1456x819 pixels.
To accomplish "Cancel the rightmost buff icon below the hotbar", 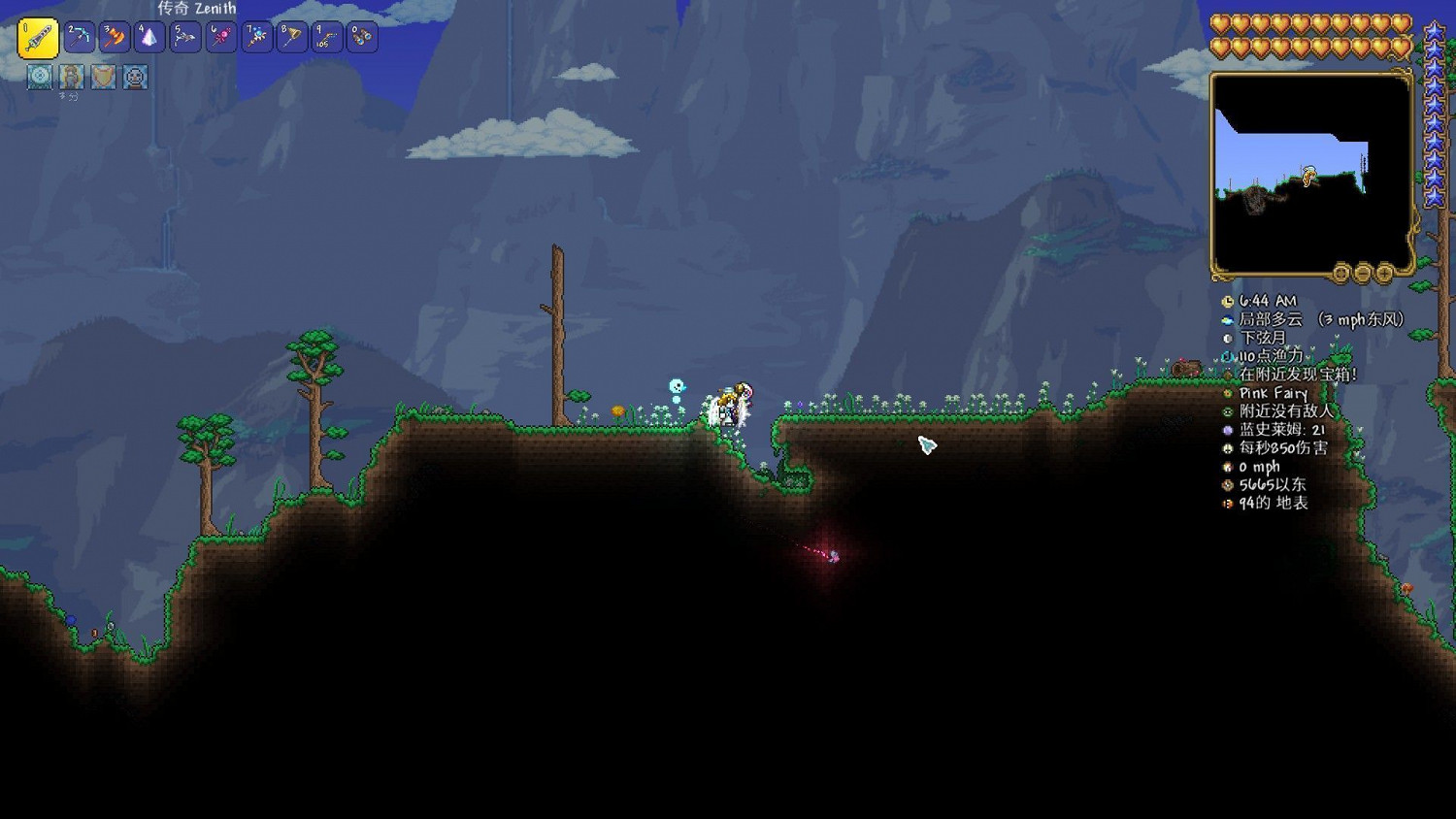I will coord(136,78).
